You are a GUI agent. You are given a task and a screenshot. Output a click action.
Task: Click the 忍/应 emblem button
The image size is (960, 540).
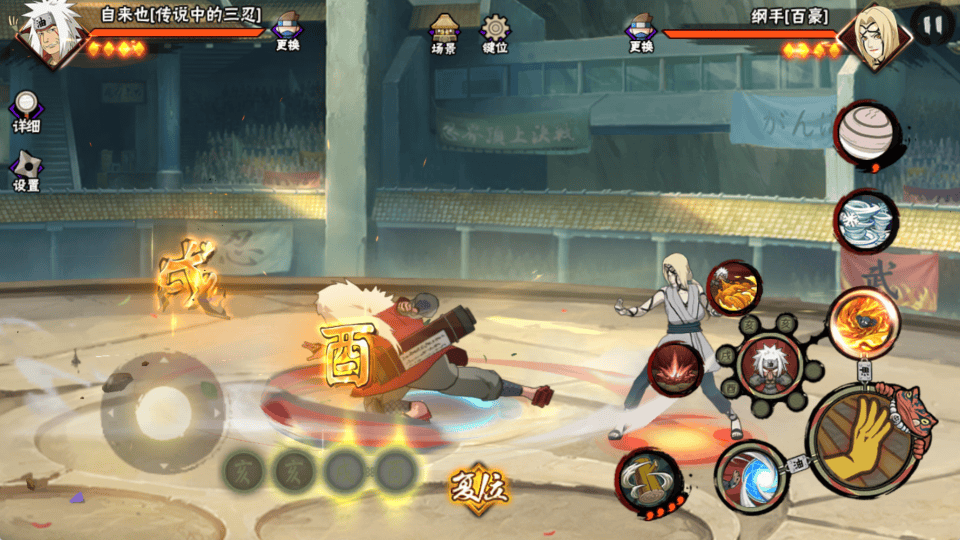pyautogui.click(x=479, y=488)
